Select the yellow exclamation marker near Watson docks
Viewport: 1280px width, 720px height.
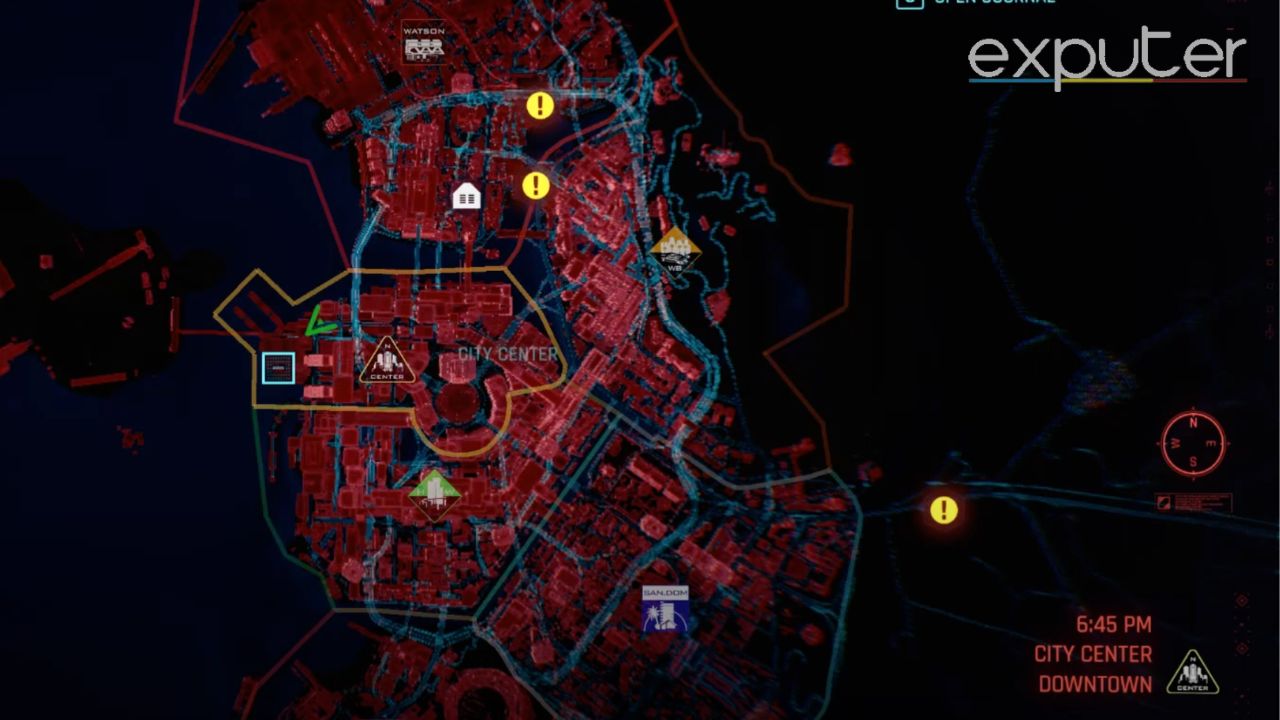[540, 104]
